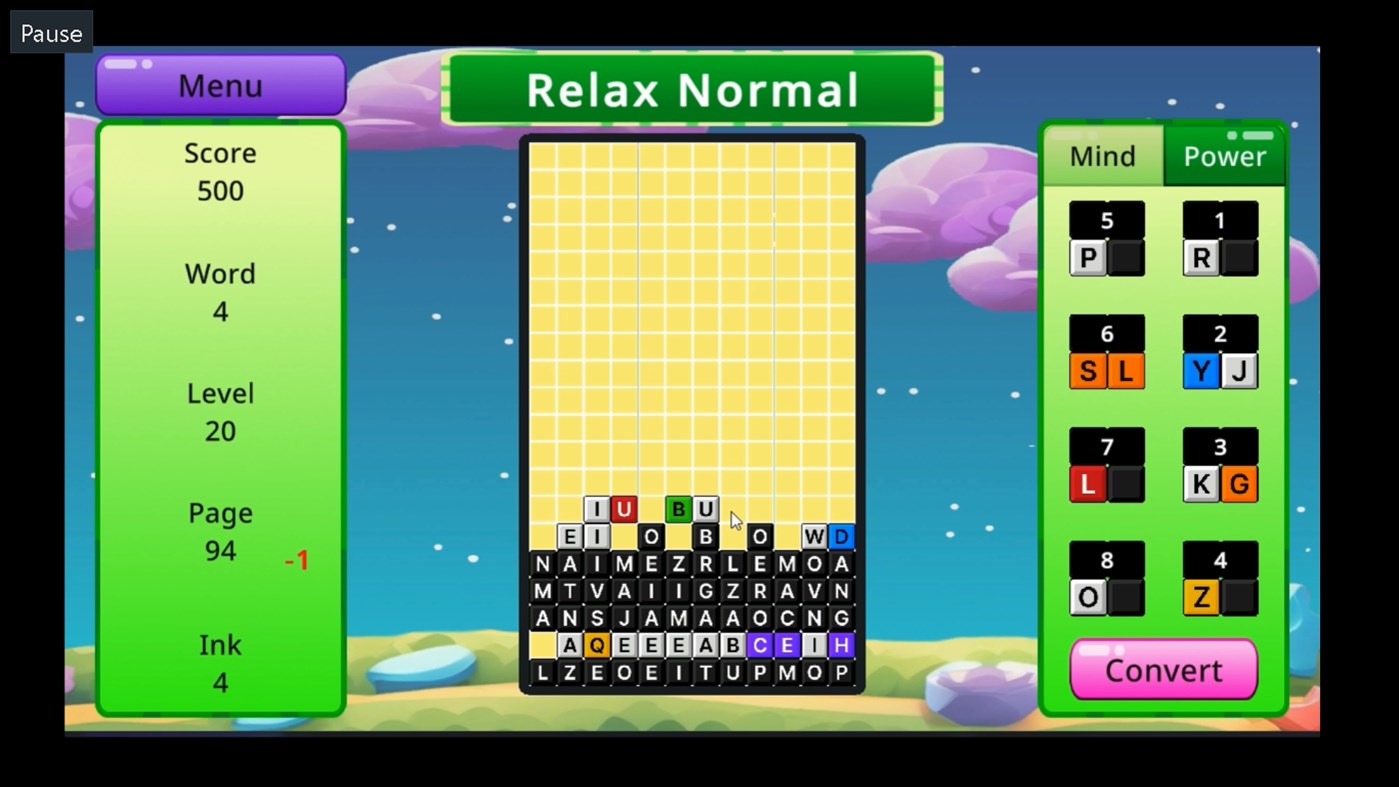Click the blue D tile on the board
Screen dimensions: 1399x787
(x=841, y=537)
